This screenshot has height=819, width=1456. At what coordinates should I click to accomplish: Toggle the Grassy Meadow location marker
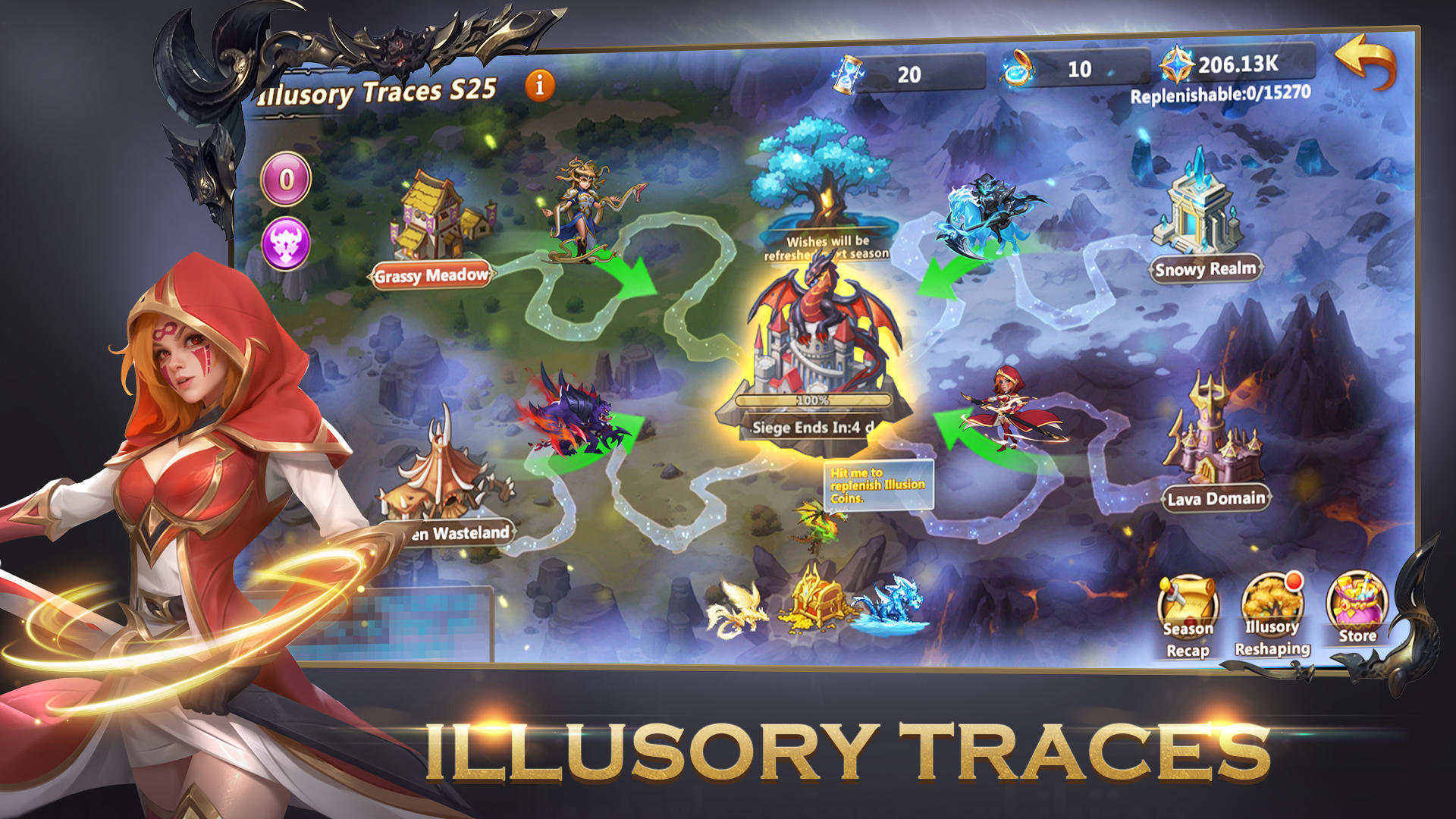pyautogui.click(x=430, y=276)
